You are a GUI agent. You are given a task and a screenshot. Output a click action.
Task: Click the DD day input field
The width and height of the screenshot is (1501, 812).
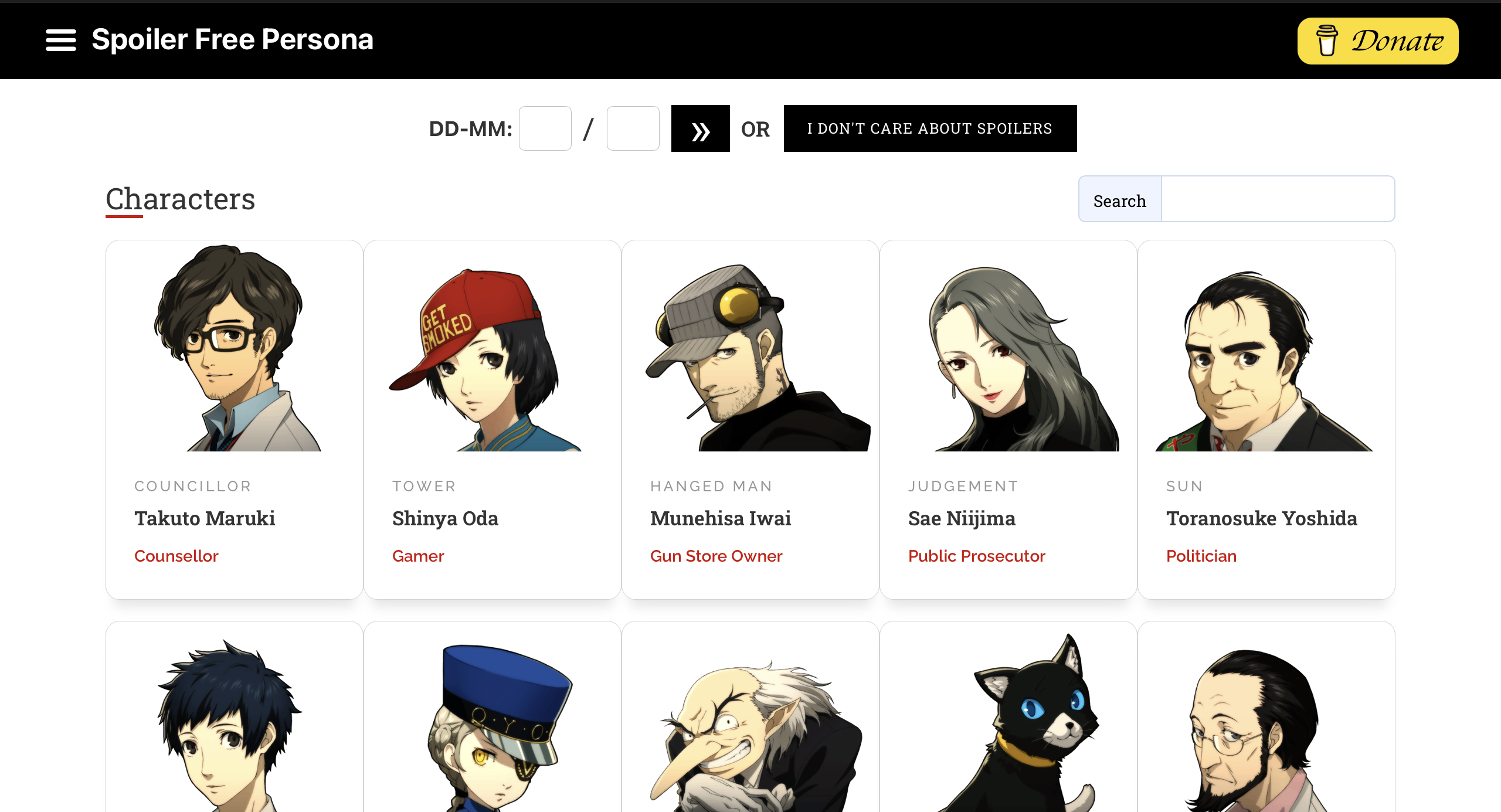click(x=545, y=128)
